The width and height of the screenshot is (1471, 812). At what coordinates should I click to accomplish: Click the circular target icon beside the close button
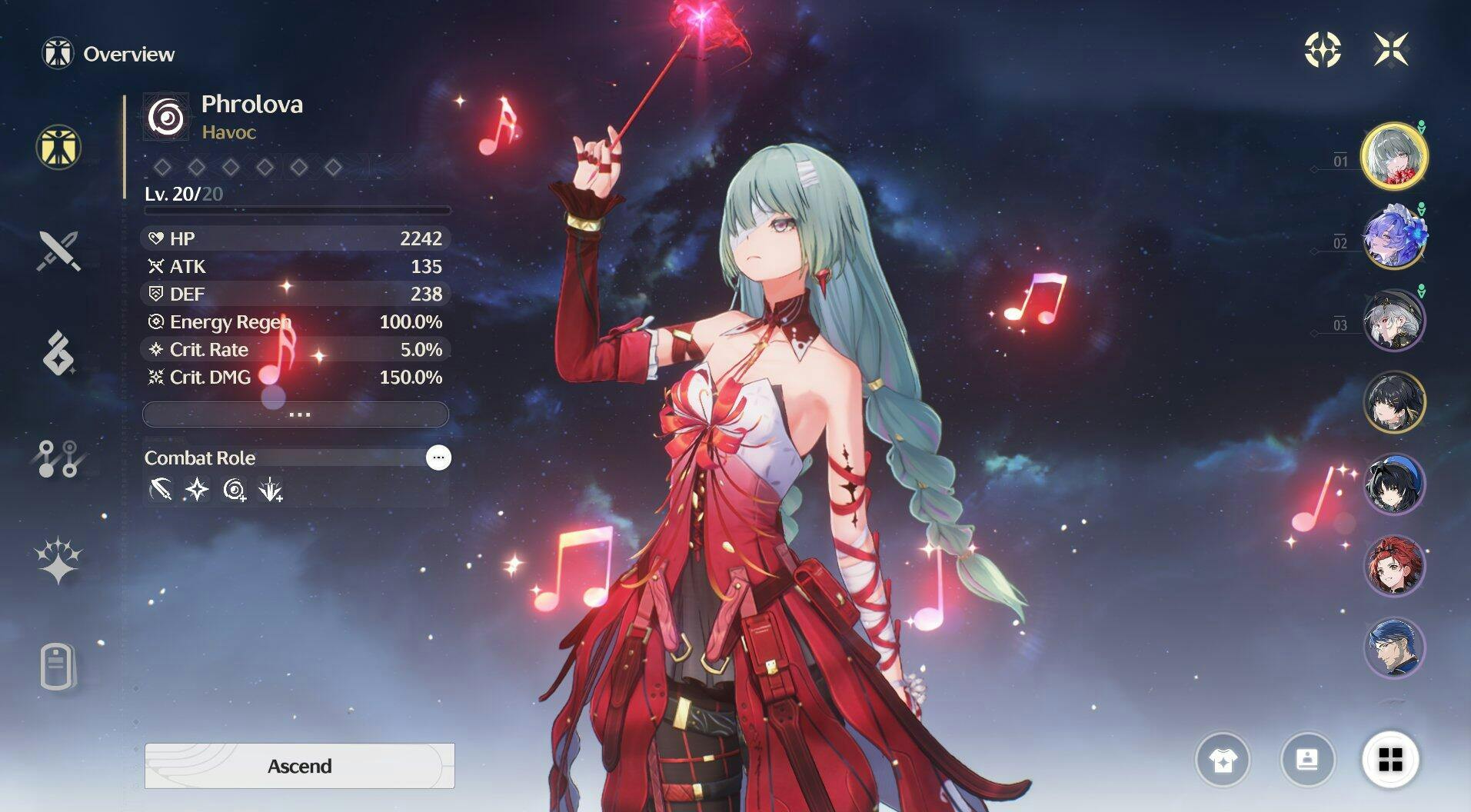pos(1323,49)
